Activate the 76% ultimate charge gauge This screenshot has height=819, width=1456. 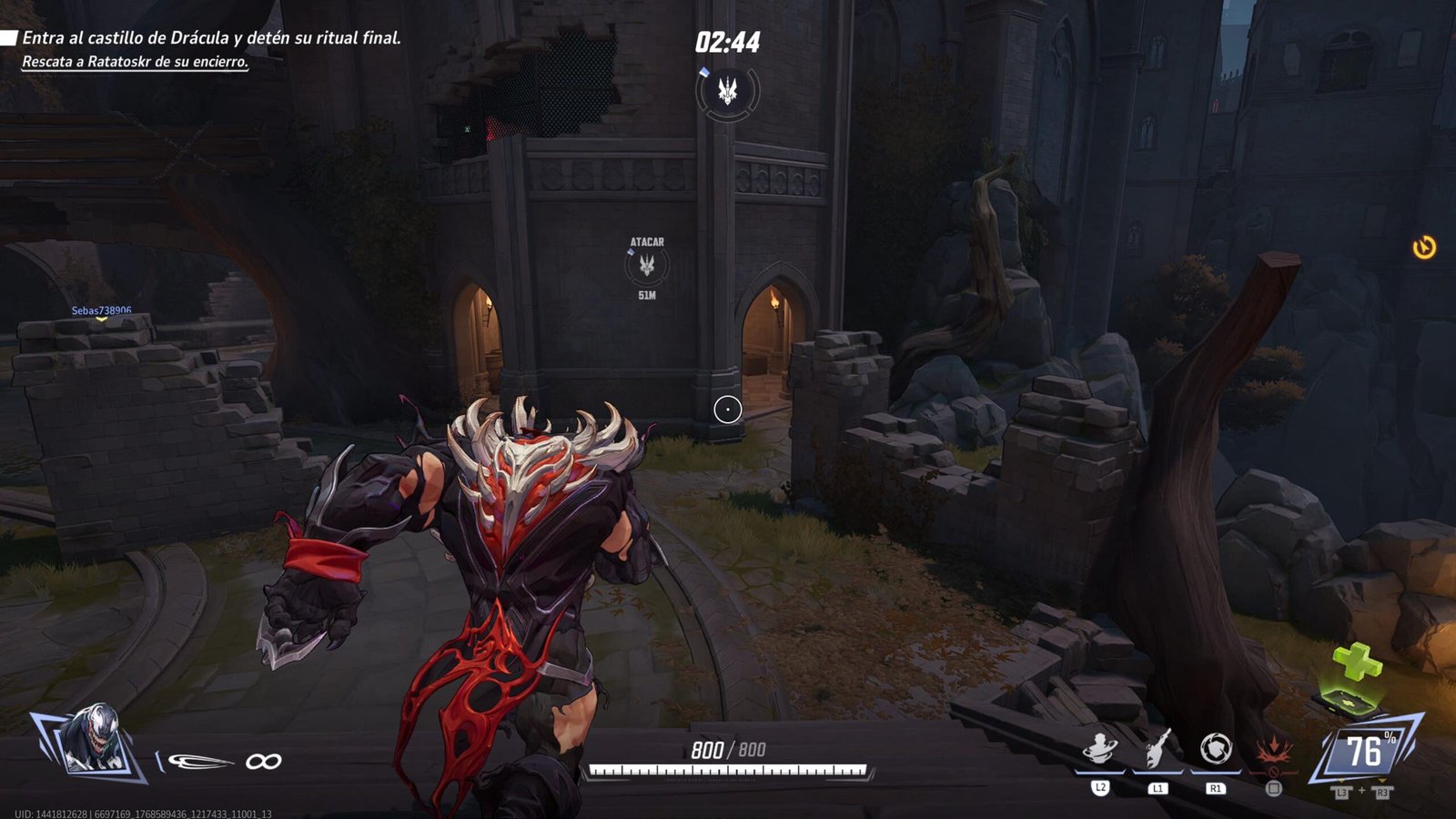[1364, 751]
